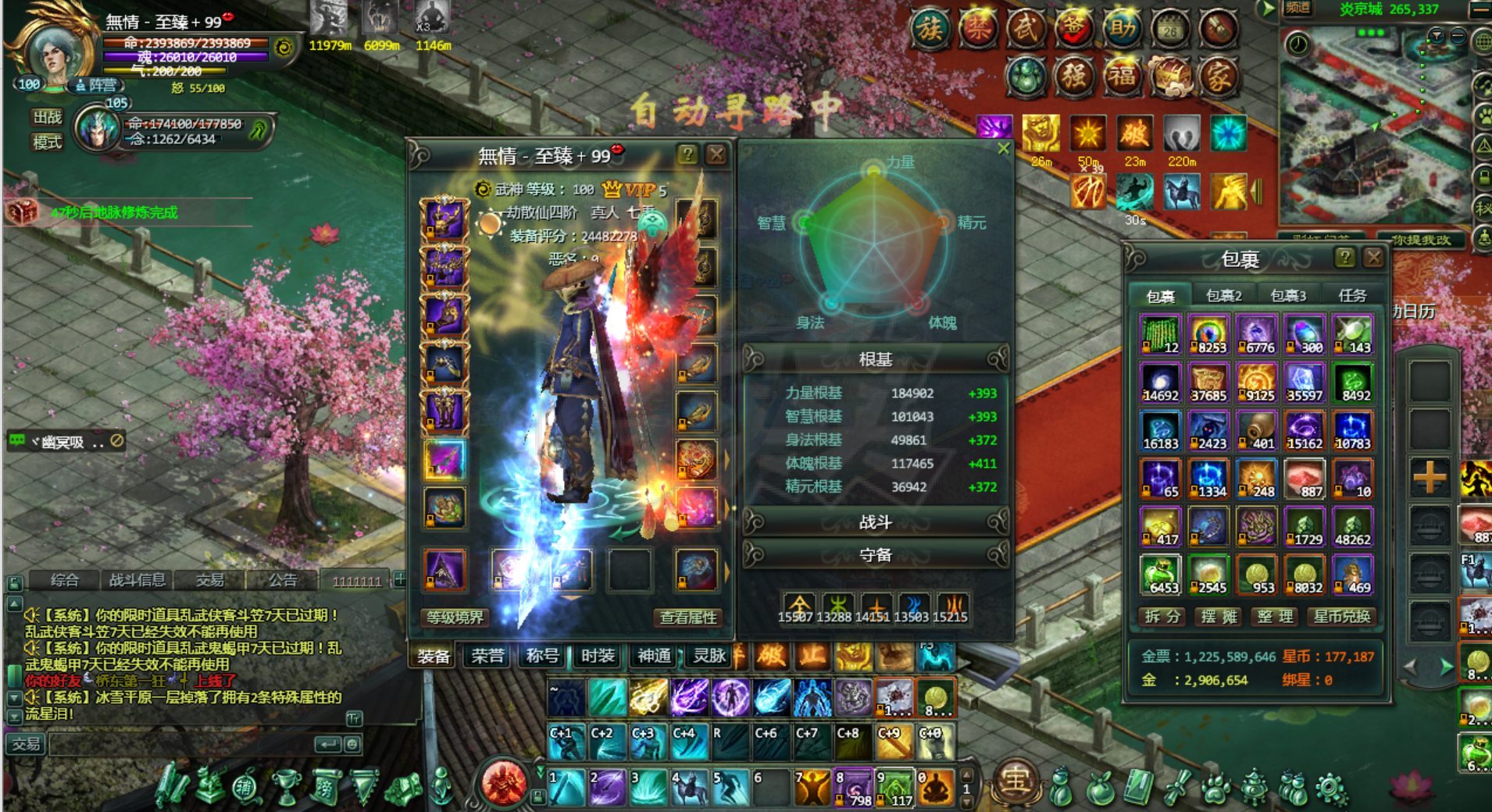Open the 时装 fashion tab
The width and height of the screenshot is (1492, 812).
(x=598, y=656)
